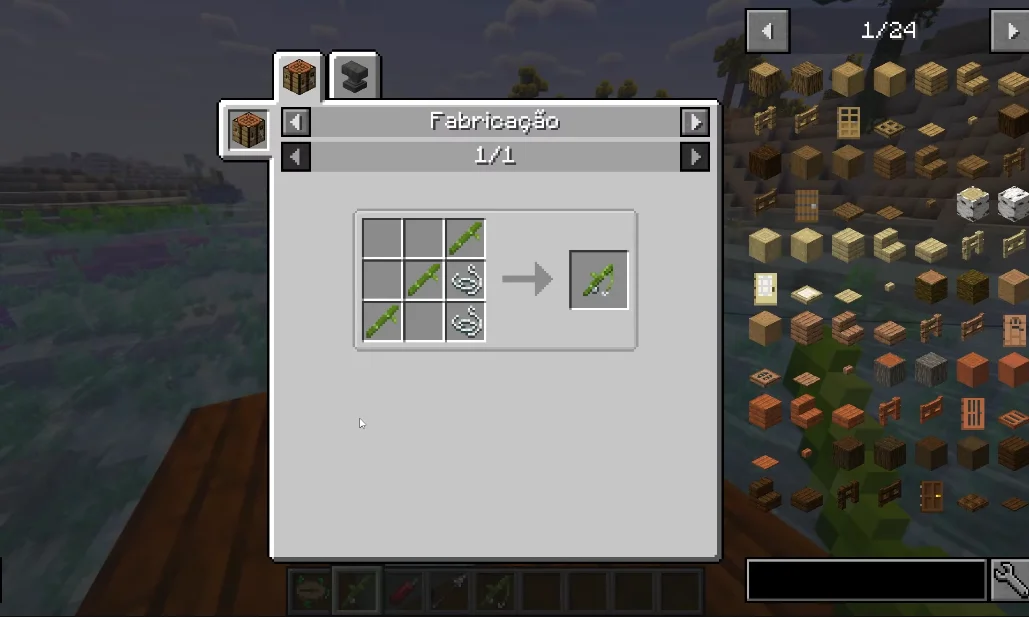1029x617 pixels.
Task: Pick the spruce door in the item list
Action: [x=806, y=206]
